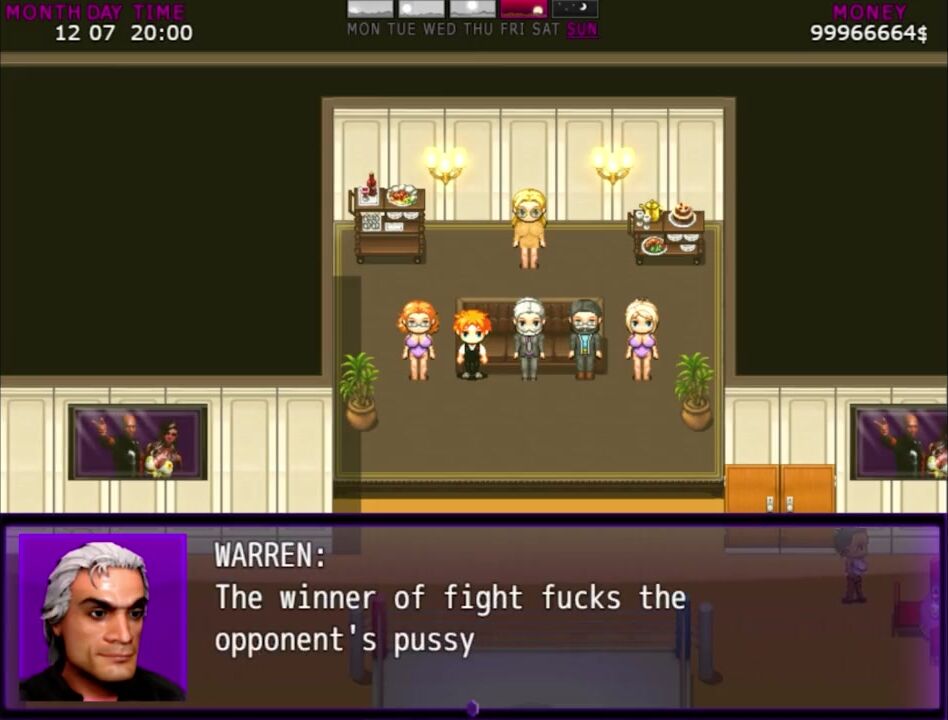Click the dialogue continue arrow indicator

pos(472,708)
